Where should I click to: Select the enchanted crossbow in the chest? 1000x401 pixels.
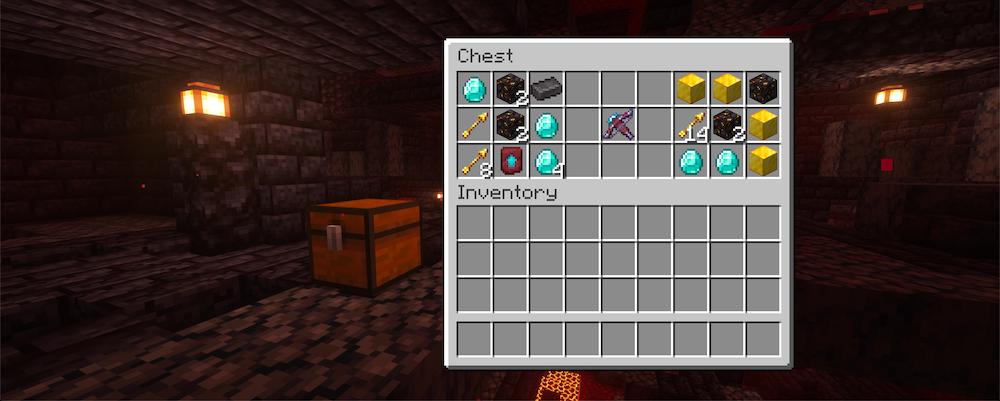coord(619,125)
